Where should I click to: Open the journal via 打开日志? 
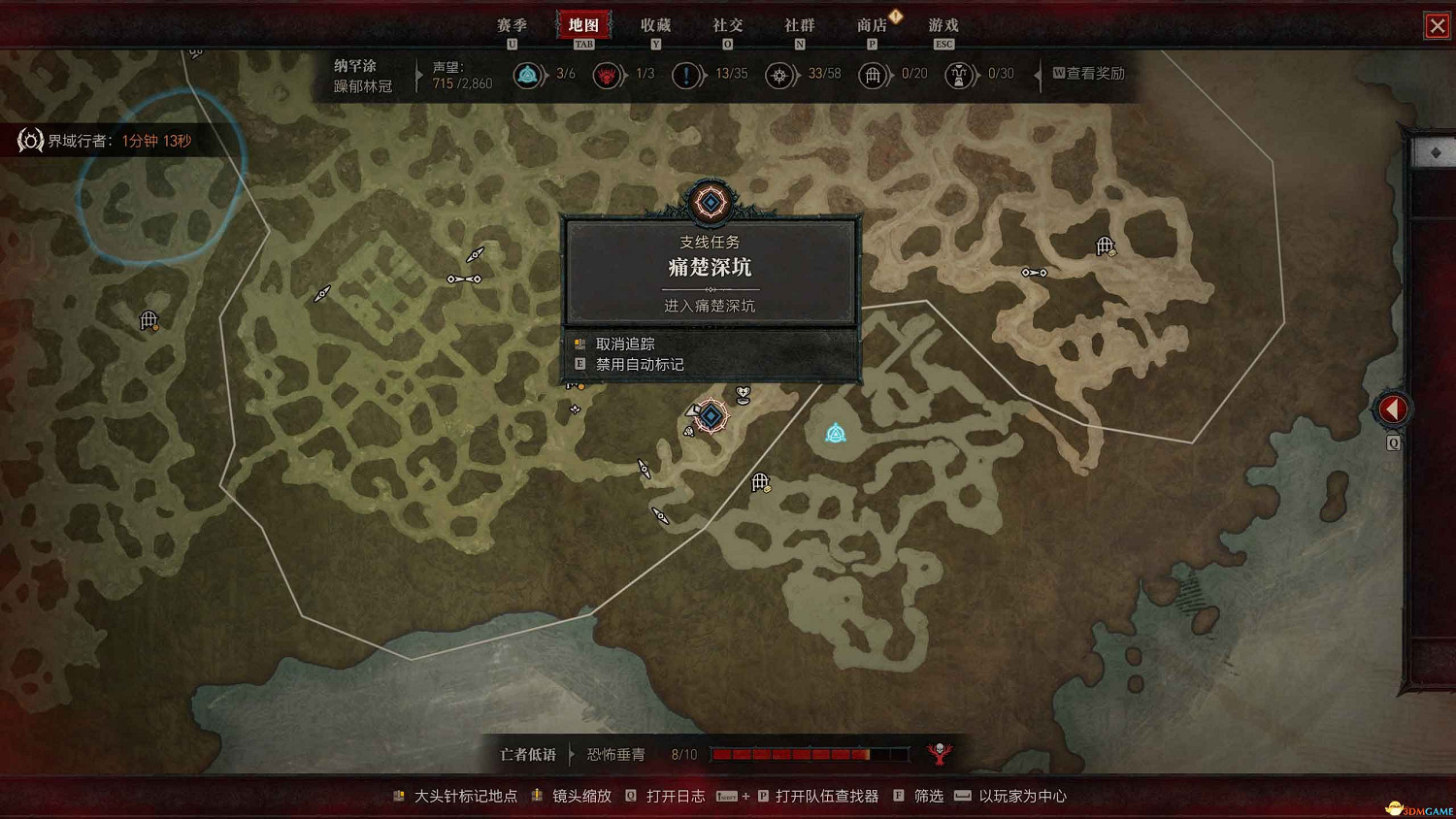[x=676, y=796]
